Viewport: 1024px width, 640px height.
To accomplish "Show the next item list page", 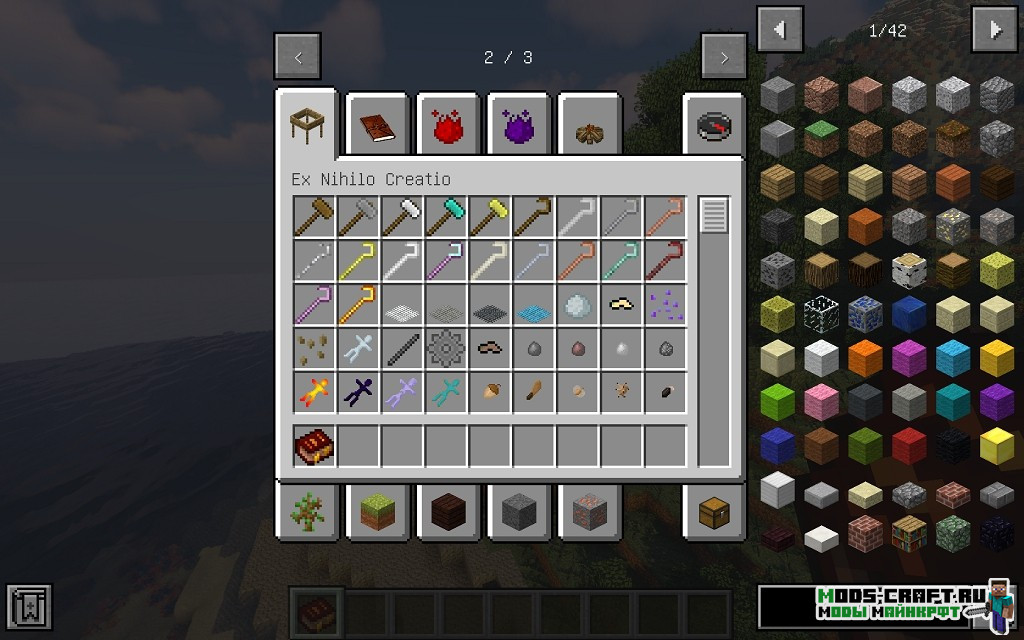I will click(994, 30).
